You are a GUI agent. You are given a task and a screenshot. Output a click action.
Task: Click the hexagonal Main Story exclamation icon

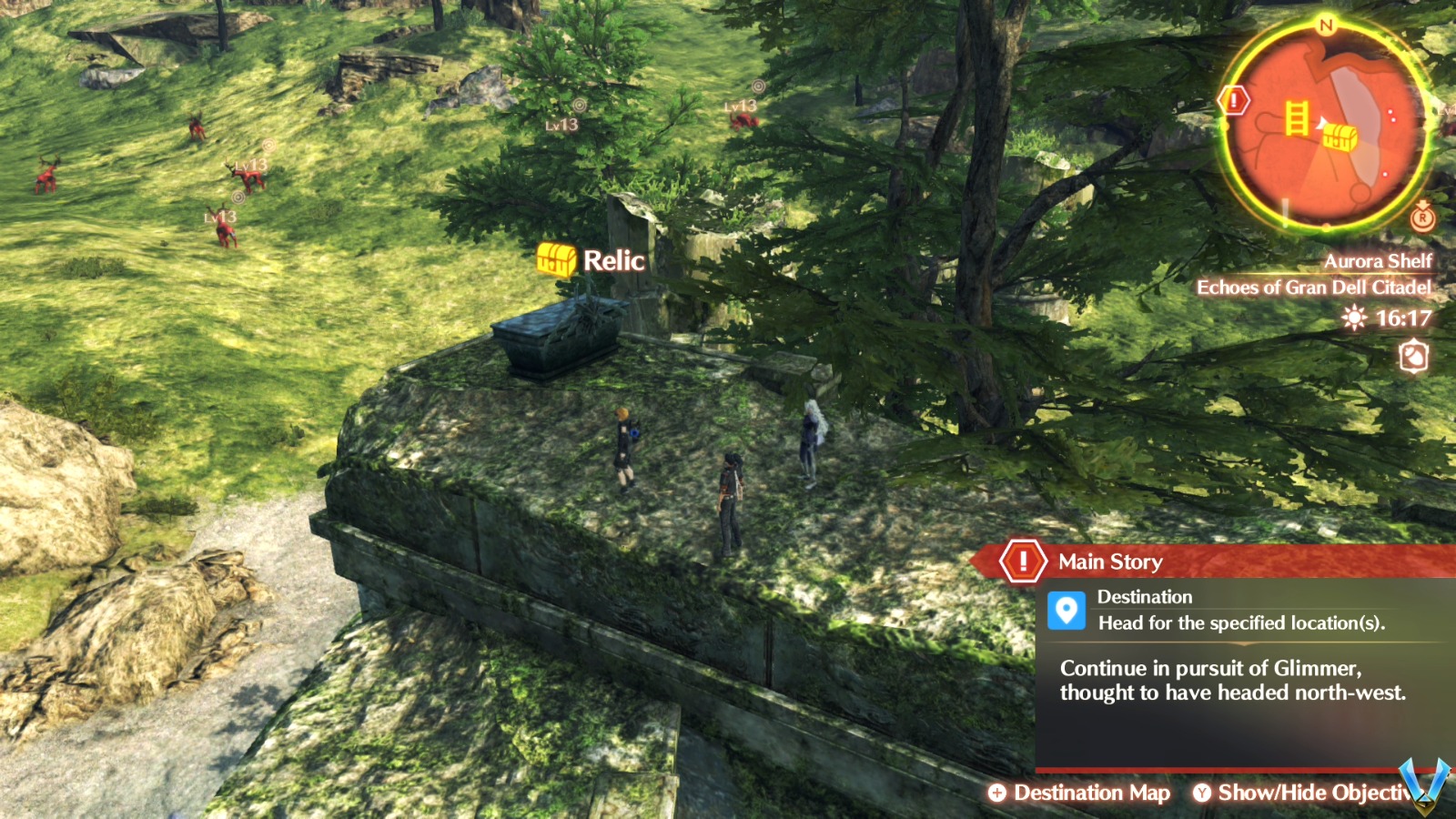(1023, 561)
